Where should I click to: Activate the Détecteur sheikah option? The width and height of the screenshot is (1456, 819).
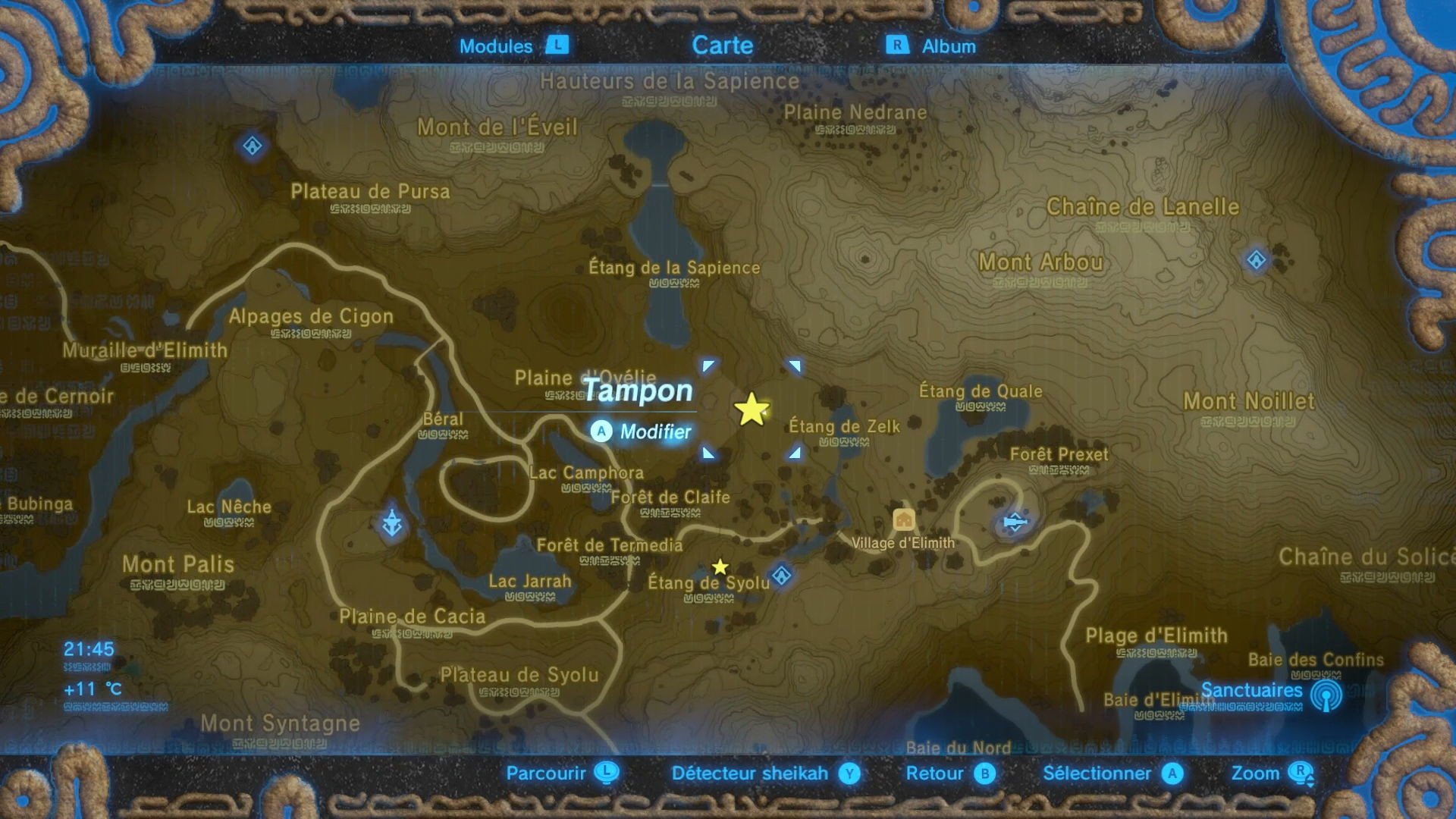pos(749,774)
